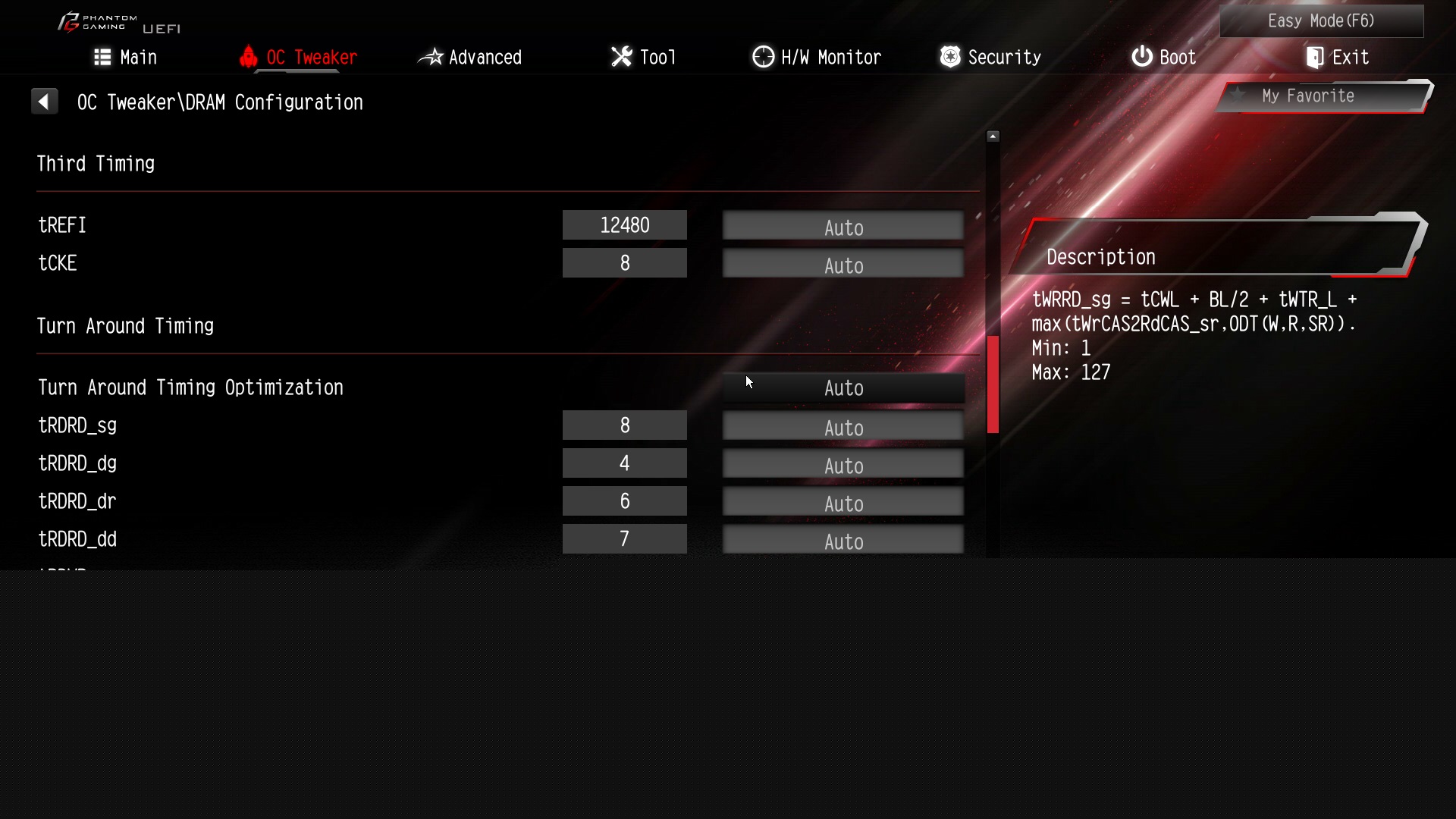Switch to Easy Mode

(x=1321, y=21)
